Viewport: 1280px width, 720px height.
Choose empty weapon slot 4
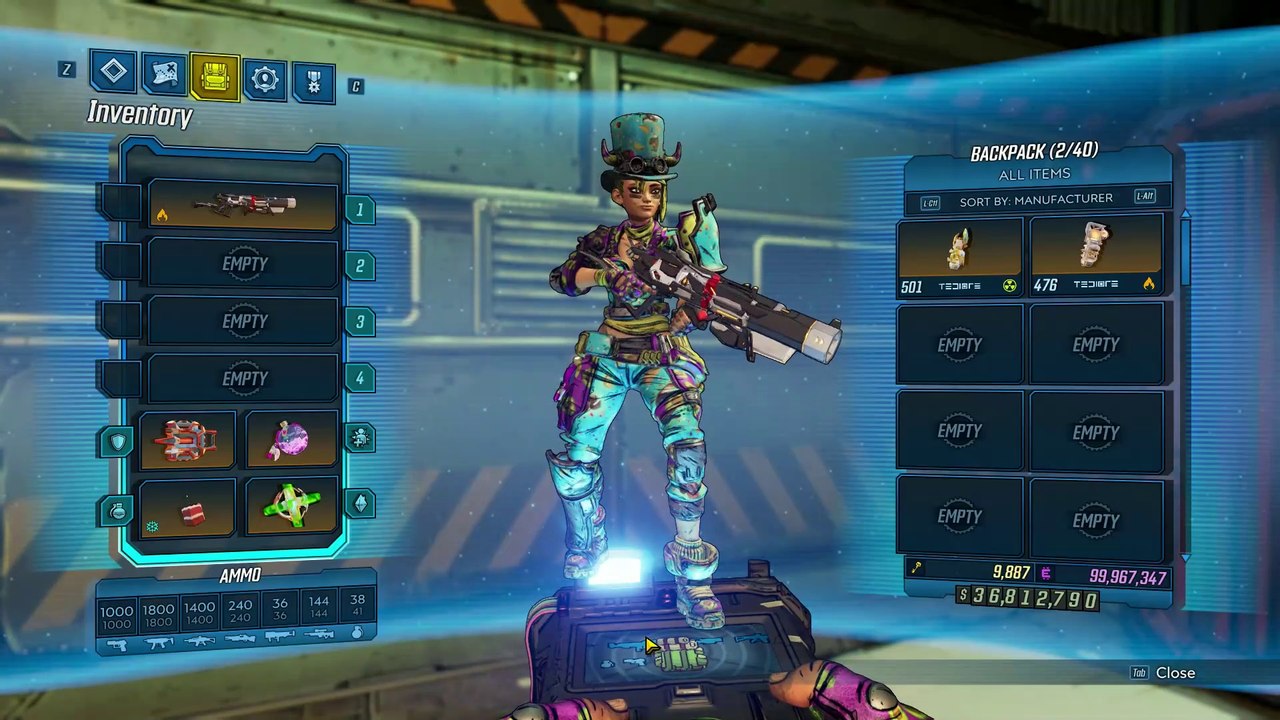243,378
